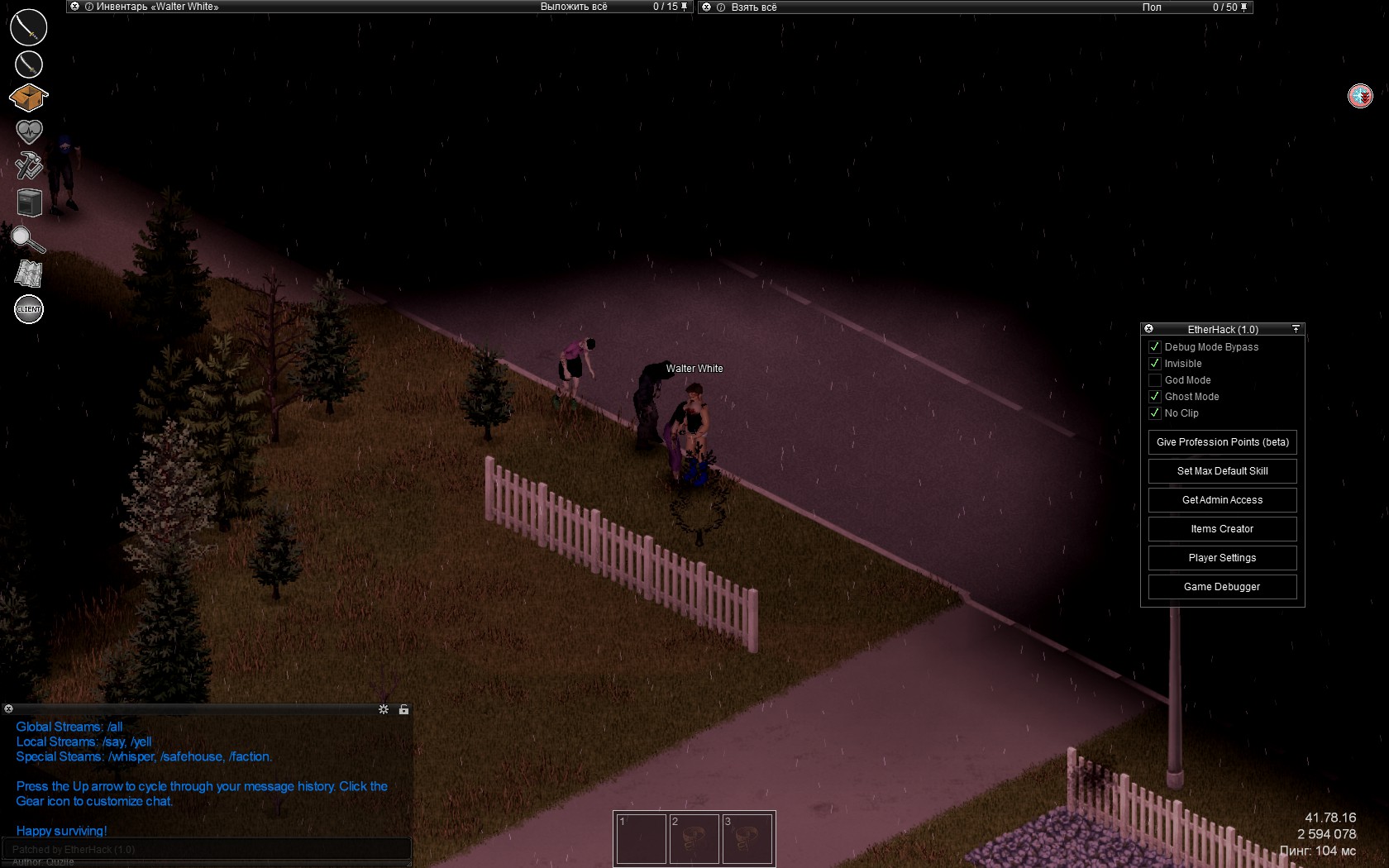Open the health heart panel
This screenshot has width=1389, height=868.
tap(29, 131)
